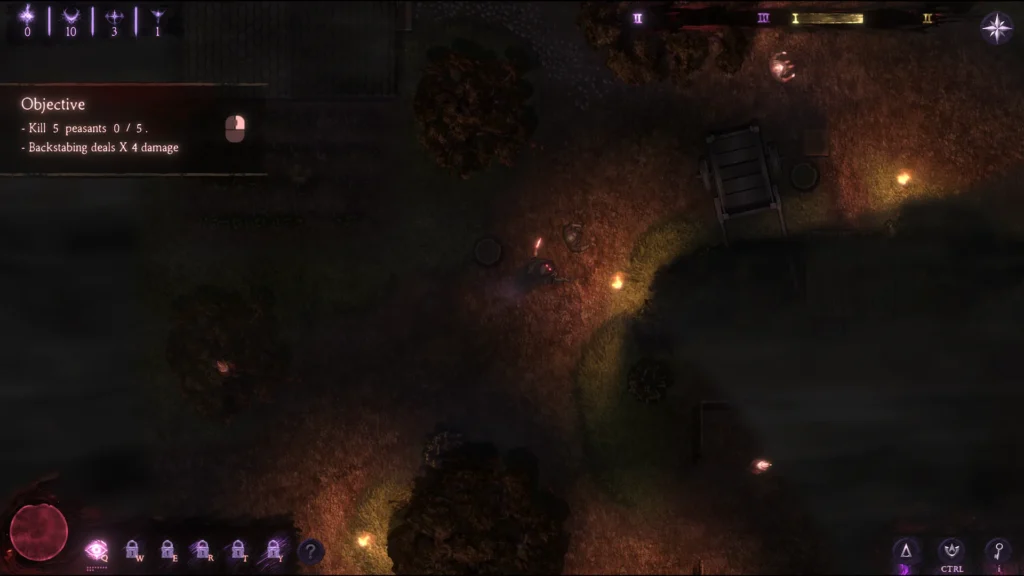Select the locked ability slot labeled Y
Viewport: 1024px width, 576px height.
click(273, 549)
